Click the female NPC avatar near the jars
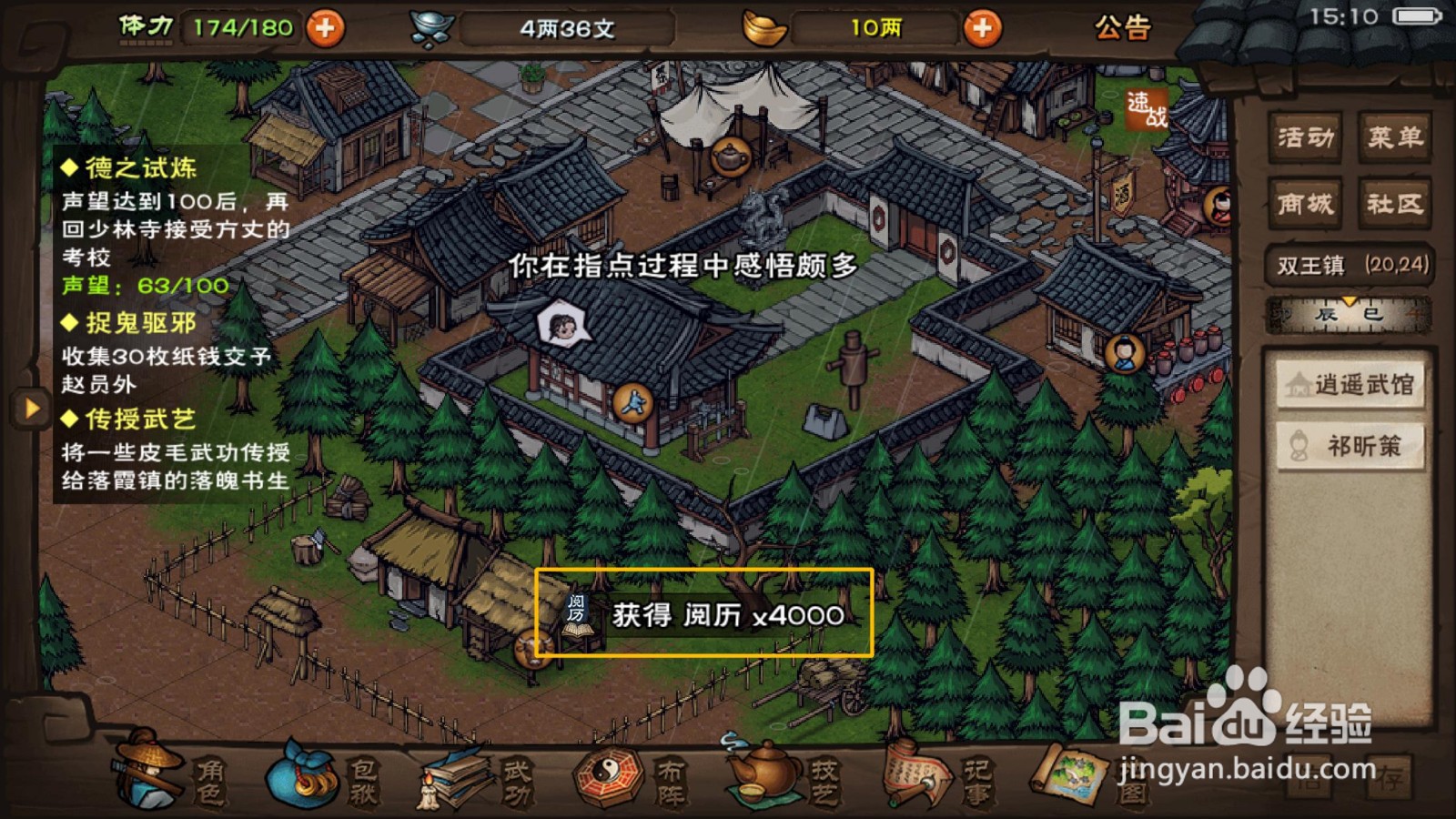Screen dimensions: 1456x819 tap(1124, 352)
